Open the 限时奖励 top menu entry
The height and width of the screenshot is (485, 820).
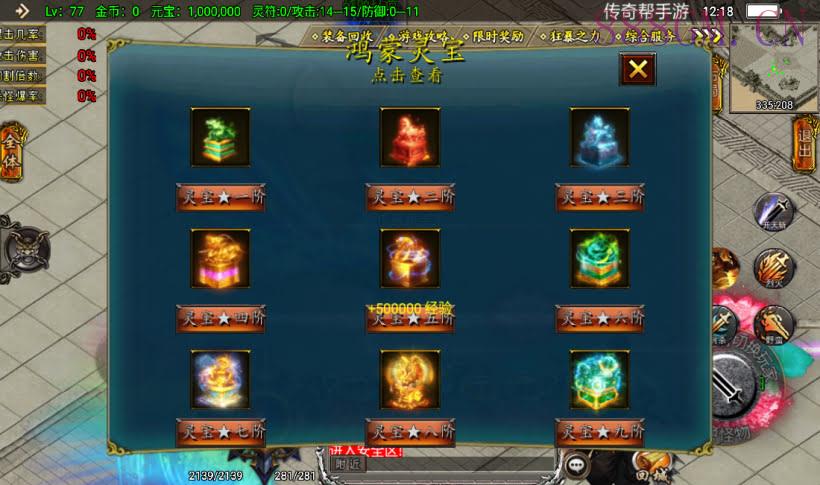pyautogui.click(x=498, y=36)
